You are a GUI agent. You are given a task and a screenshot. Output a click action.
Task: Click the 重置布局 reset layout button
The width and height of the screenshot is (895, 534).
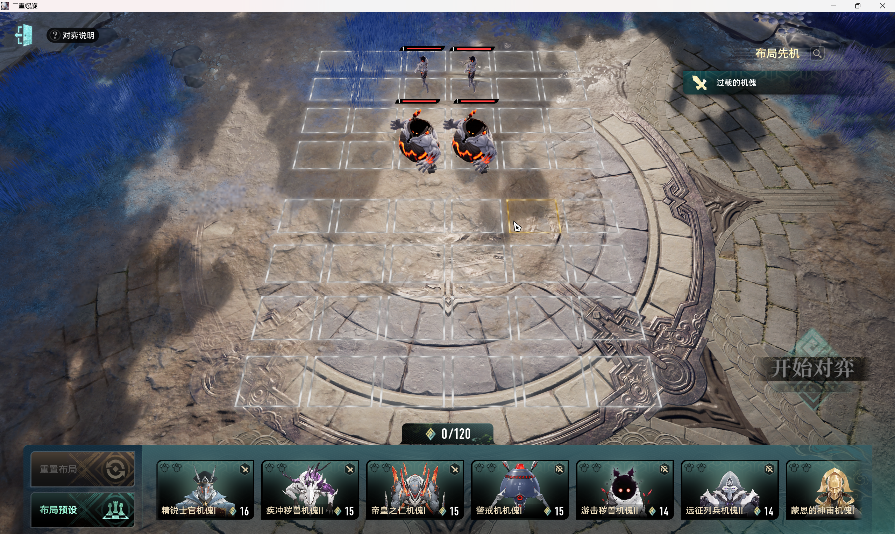coord(81,468)
